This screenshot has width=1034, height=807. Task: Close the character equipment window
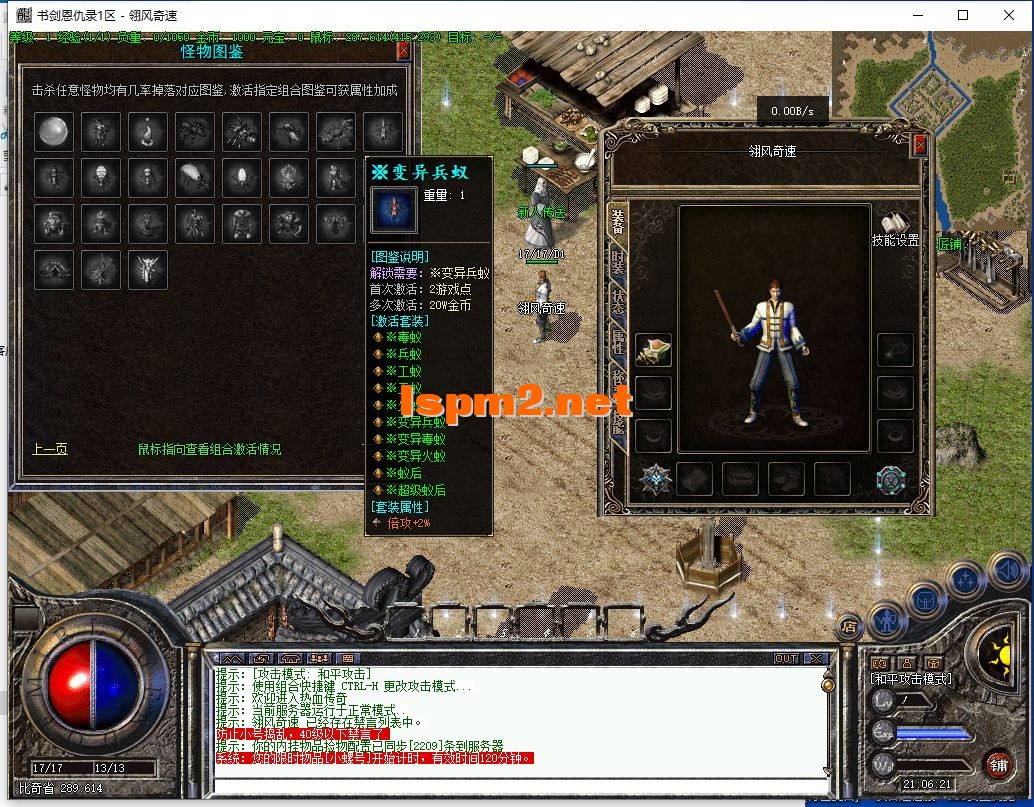pyautogui.click(x=920, y=146)
